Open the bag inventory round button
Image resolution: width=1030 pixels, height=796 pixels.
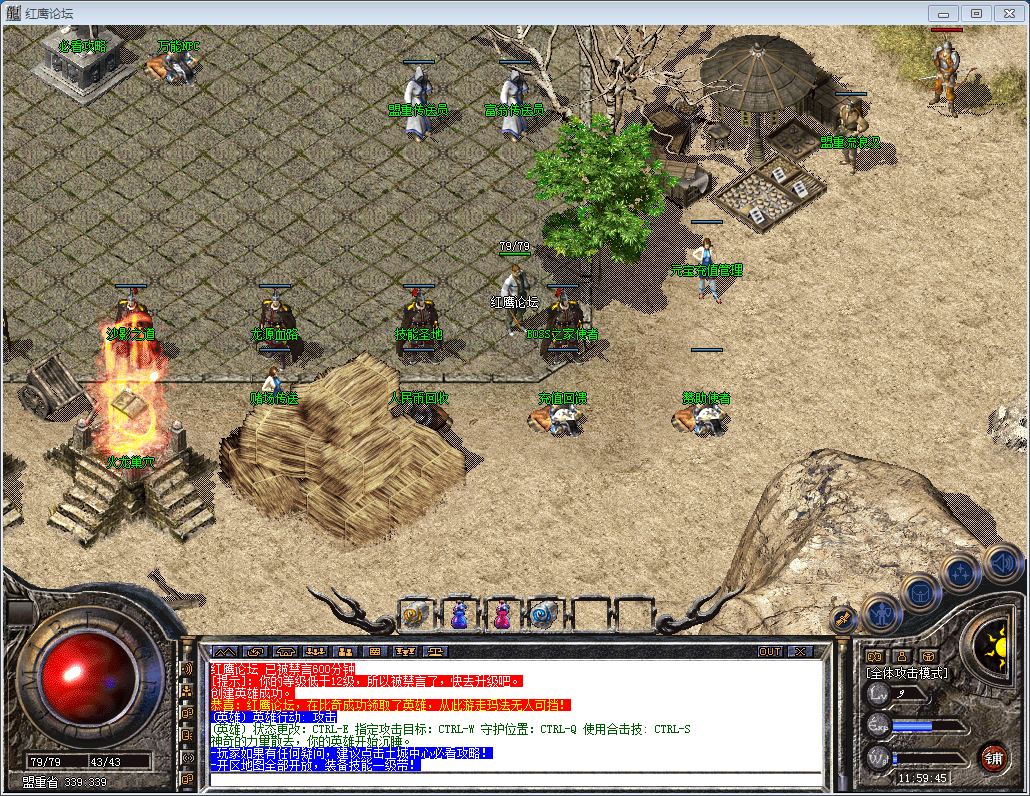(920, 592)
